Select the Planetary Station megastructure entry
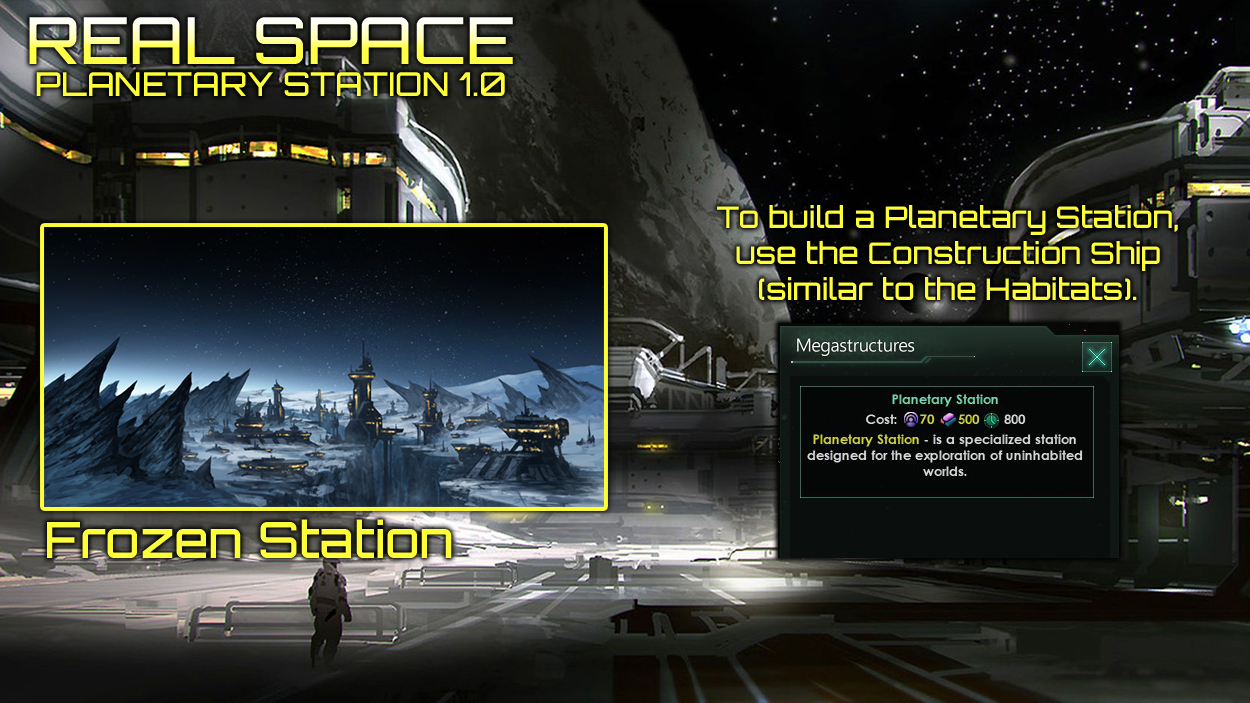The image size is (1250, 703). pos(945,441)
